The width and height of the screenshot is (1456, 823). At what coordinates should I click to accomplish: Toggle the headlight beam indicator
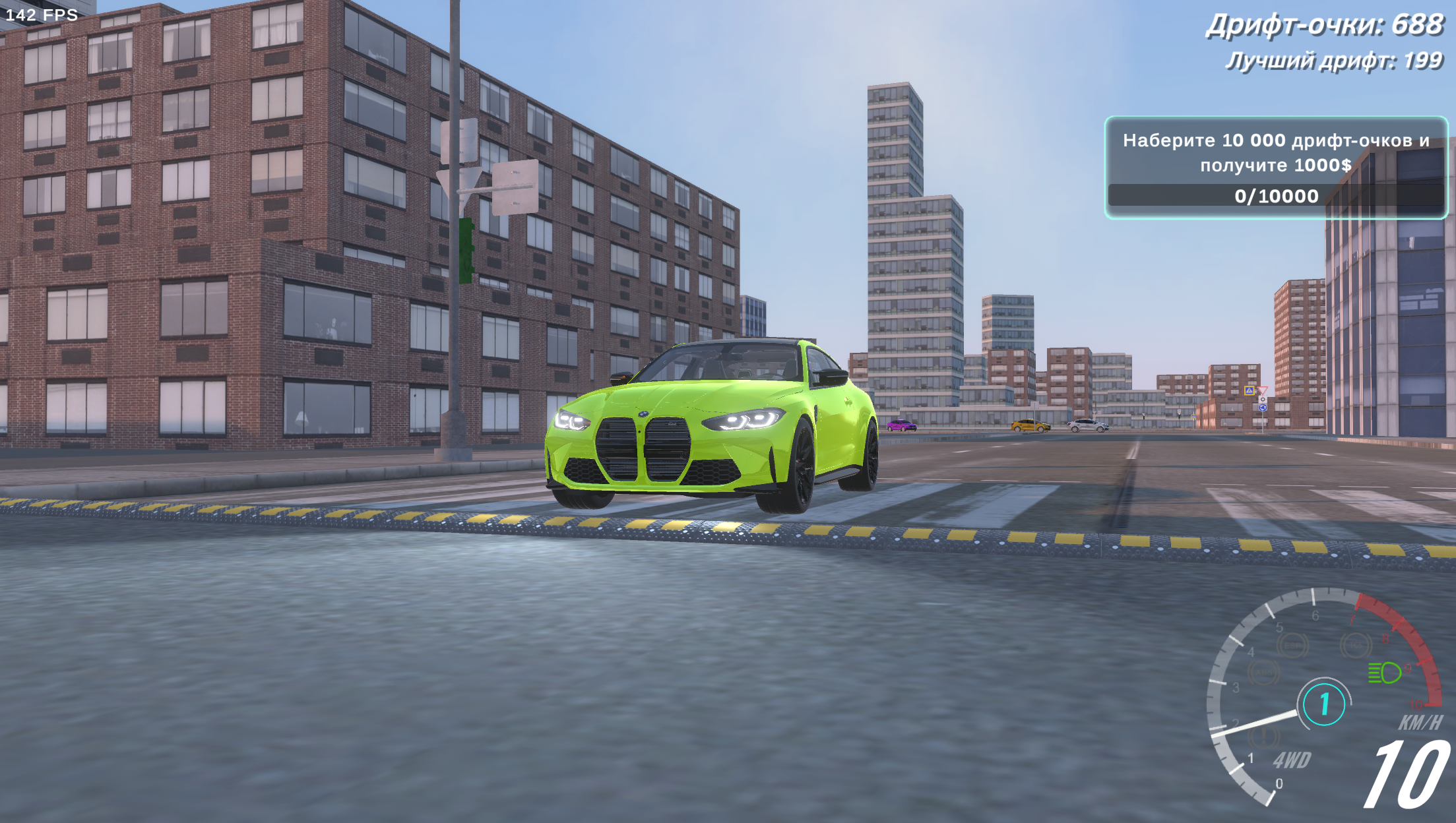click(1385, 672)
